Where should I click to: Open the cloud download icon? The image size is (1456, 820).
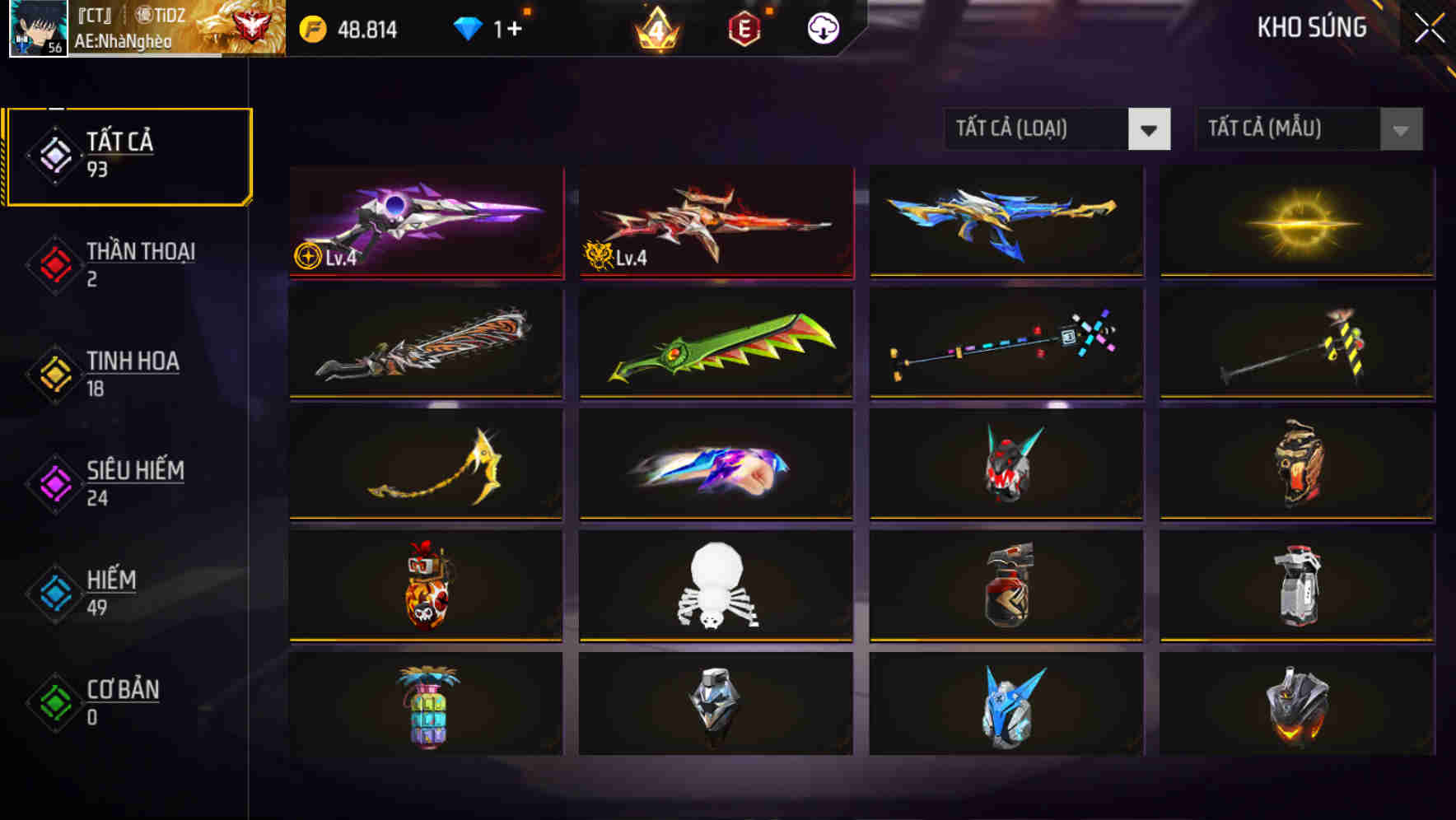coord(821,27)
